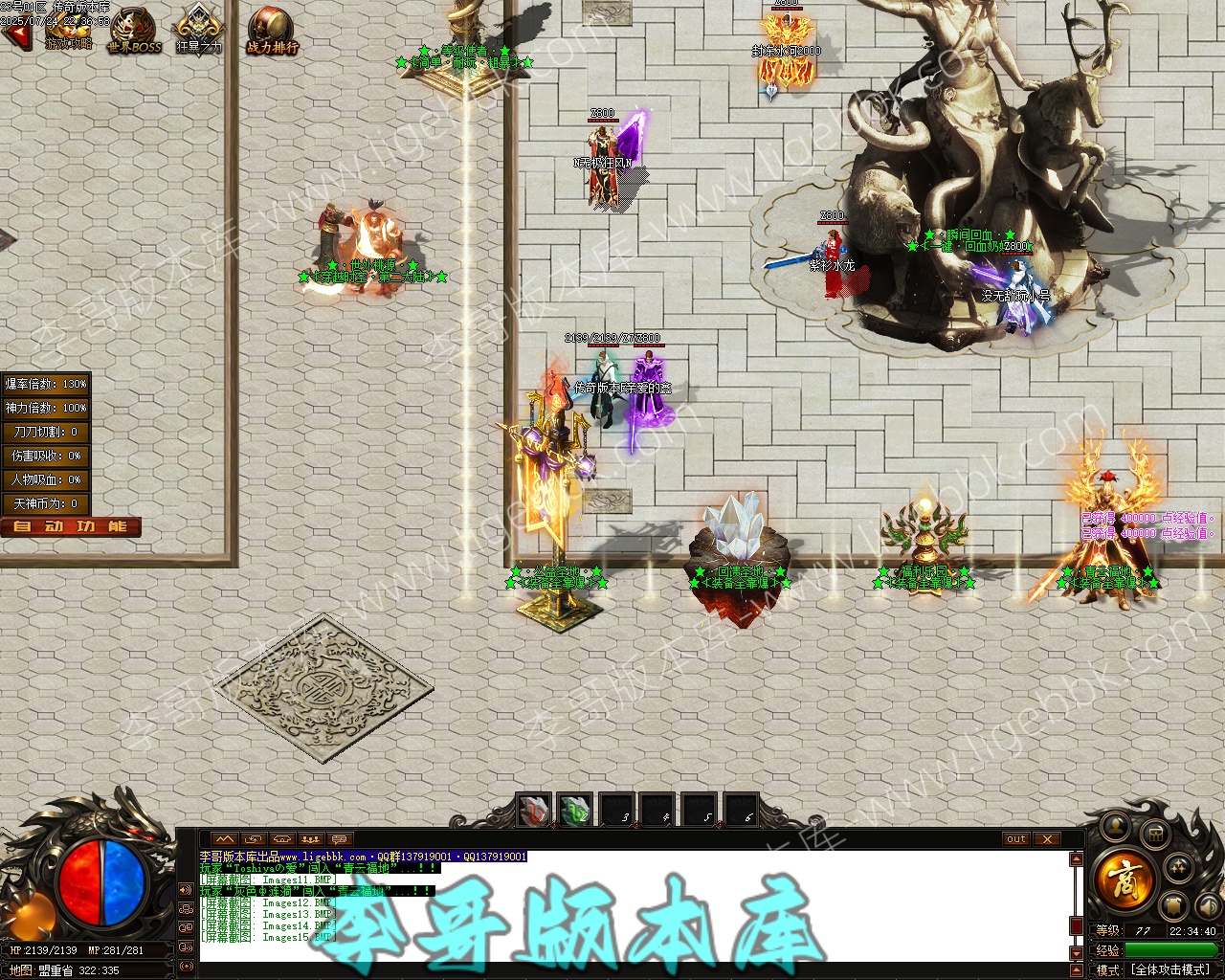Close the chat panel with the X
The height and width of the screenshot is (980, 1225).
(1048, 839)
